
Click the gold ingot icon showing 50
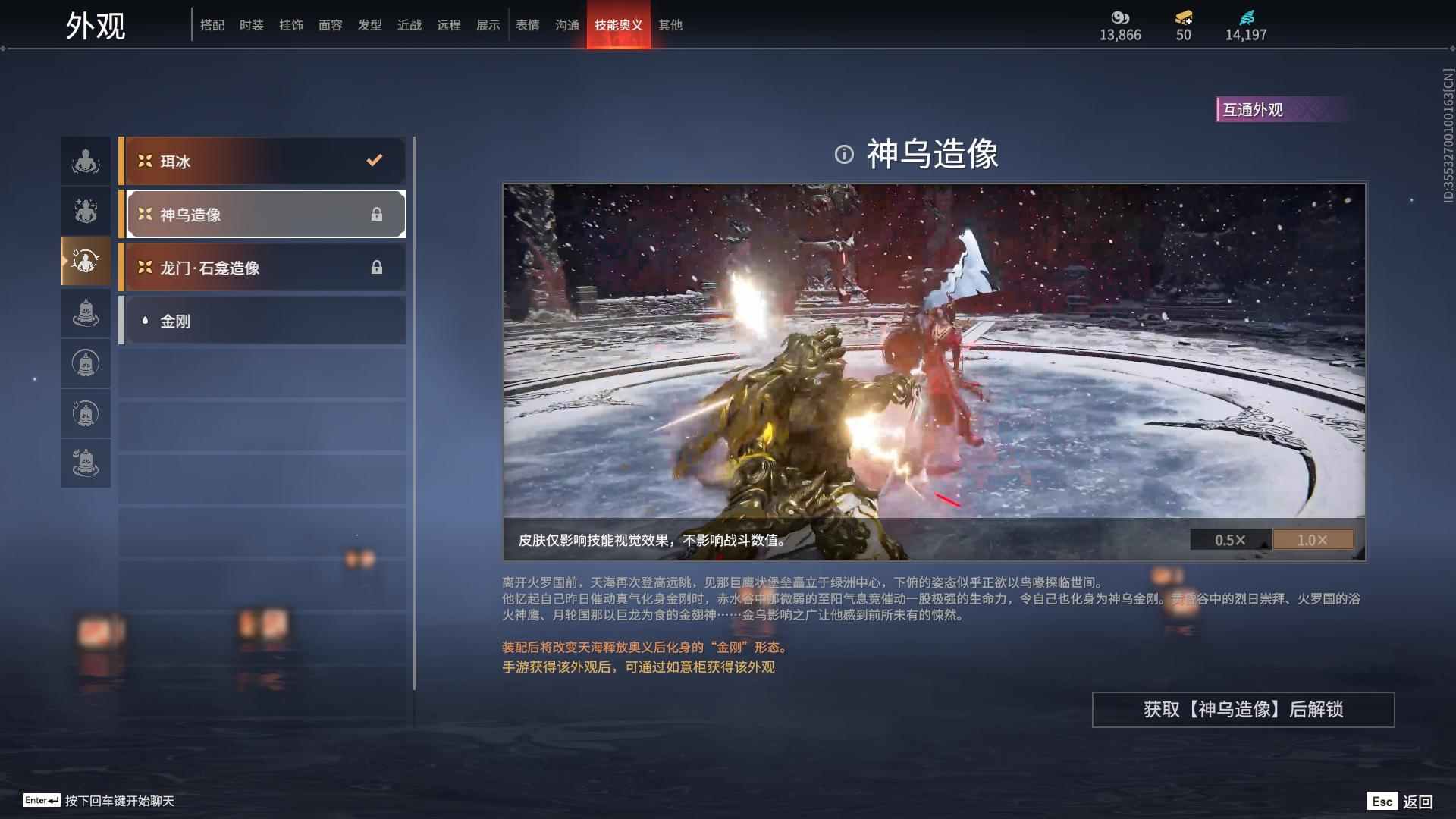1184,18
